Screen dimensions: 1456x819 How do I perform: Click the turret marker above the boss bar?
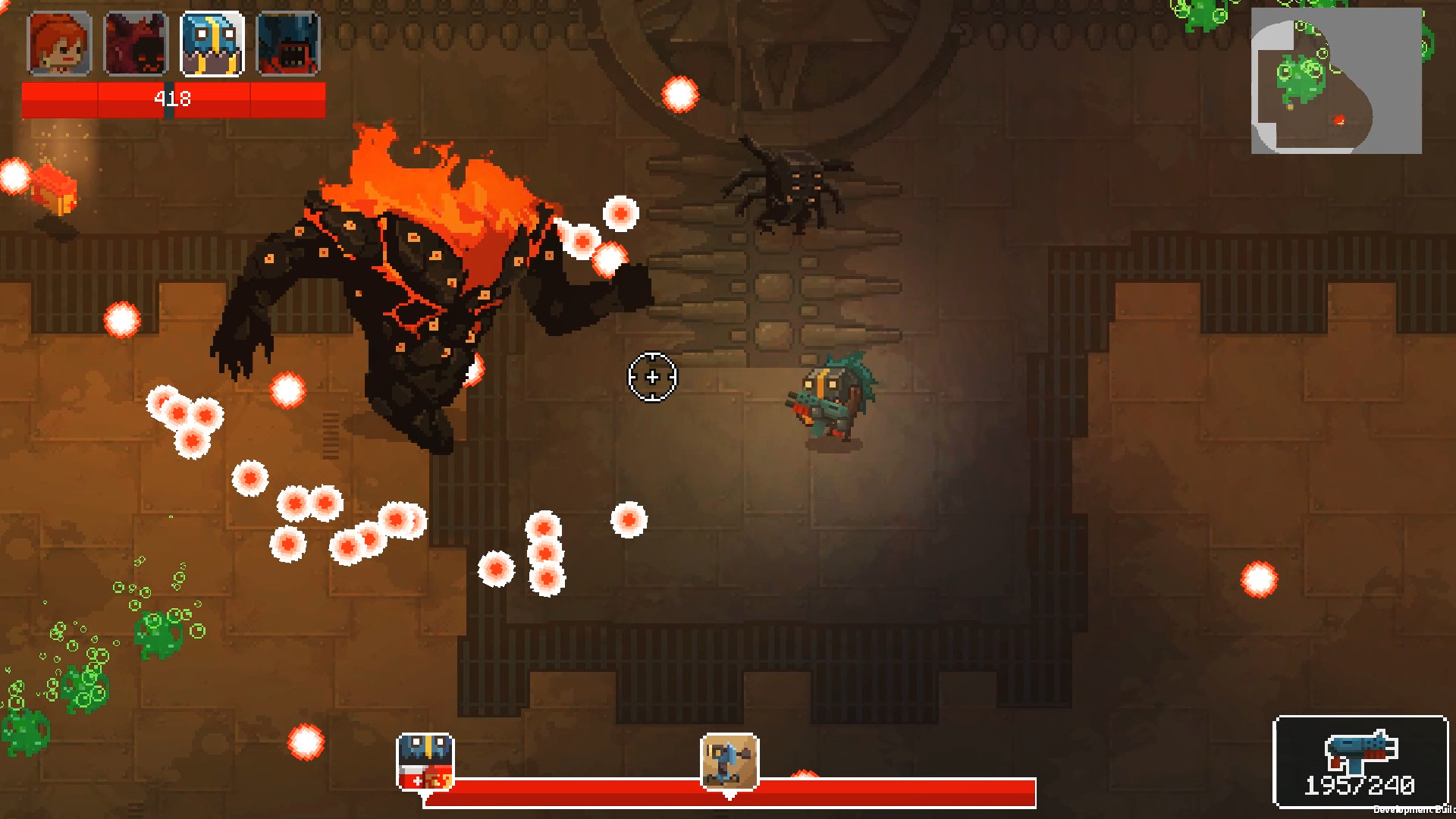pos(728,761)
